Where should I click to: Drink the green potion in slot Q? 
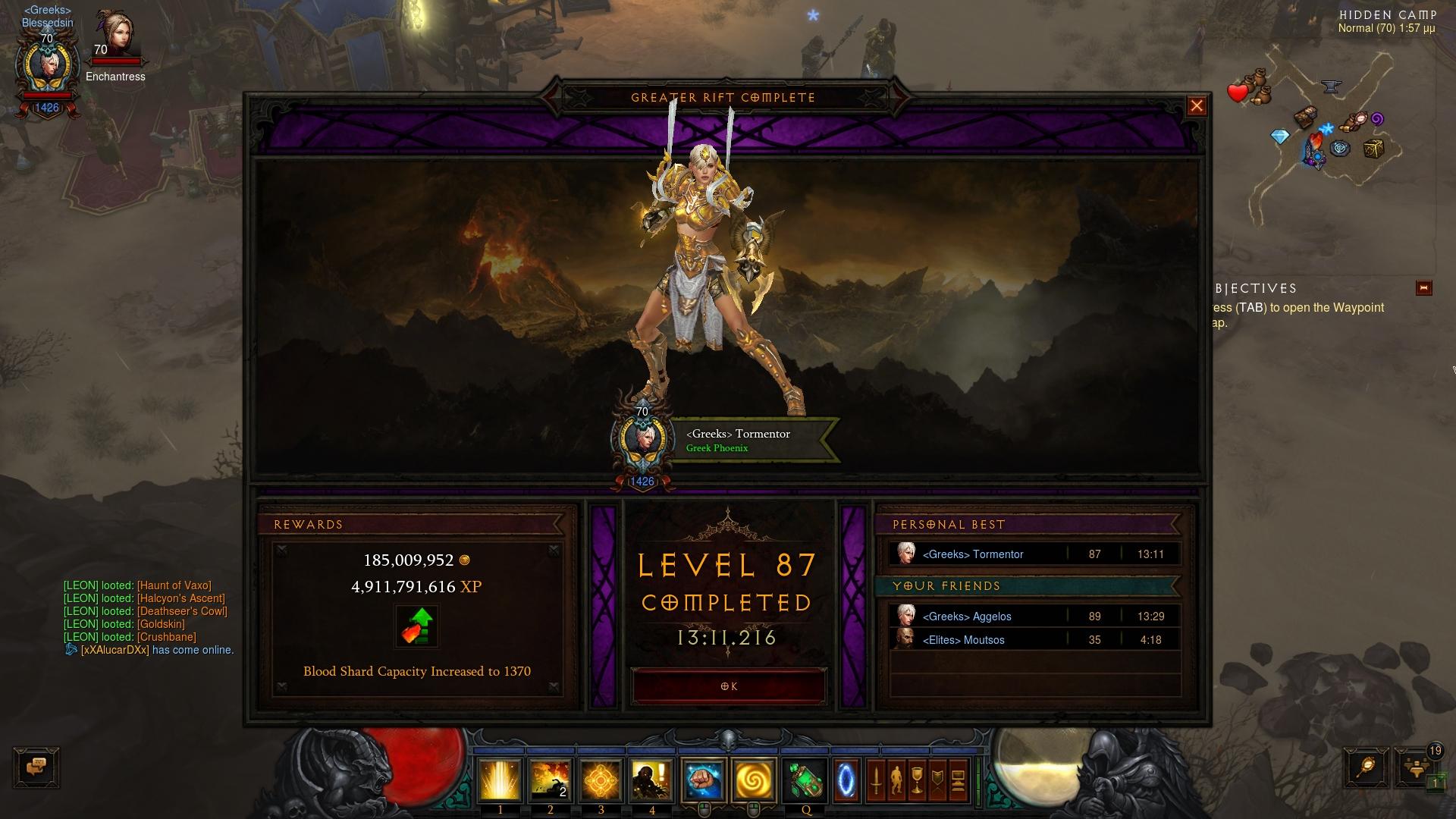tap(805, 781)
